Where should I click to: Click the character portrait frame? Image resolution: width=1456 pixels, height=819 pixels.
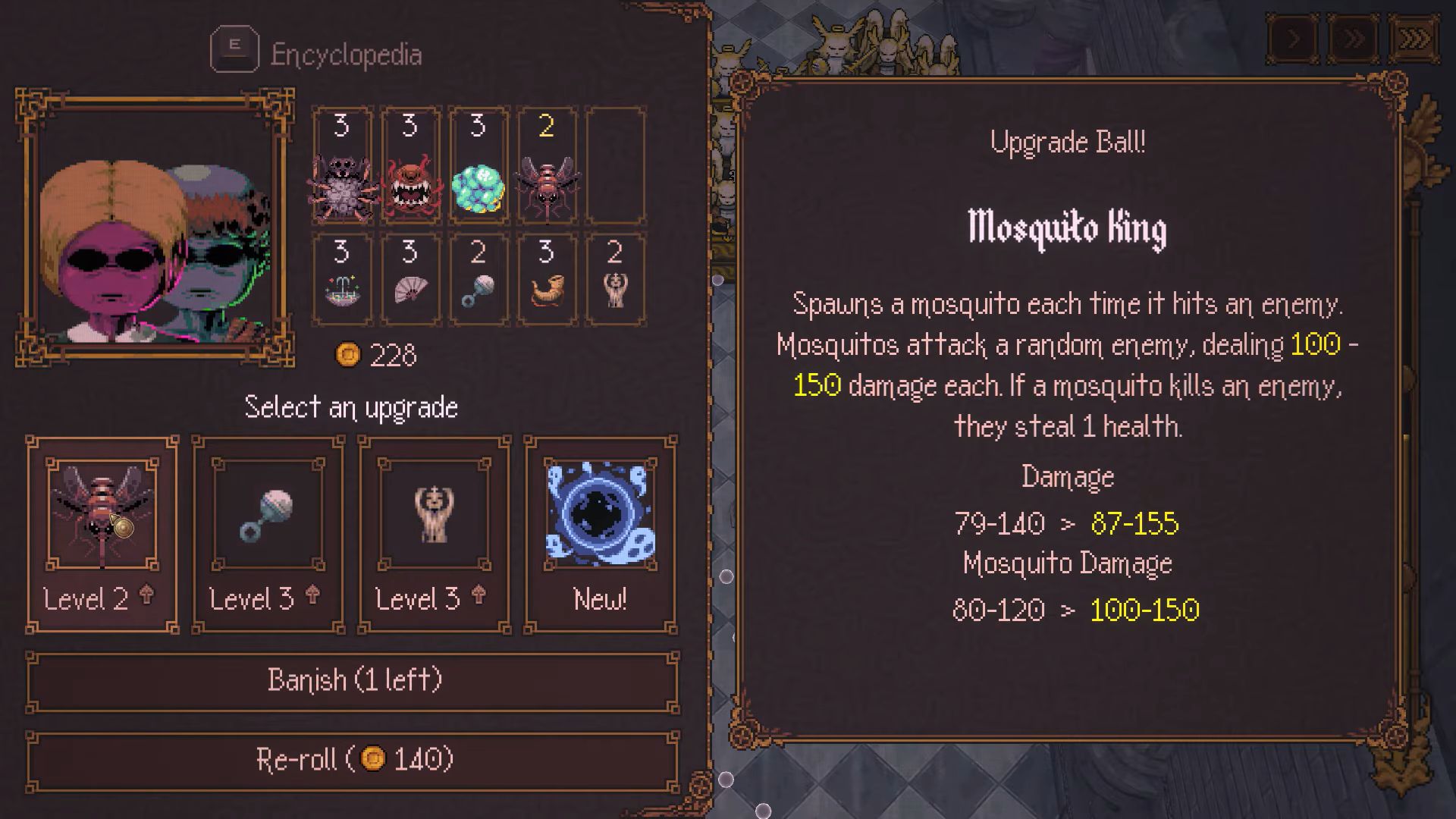click(155, 227)
